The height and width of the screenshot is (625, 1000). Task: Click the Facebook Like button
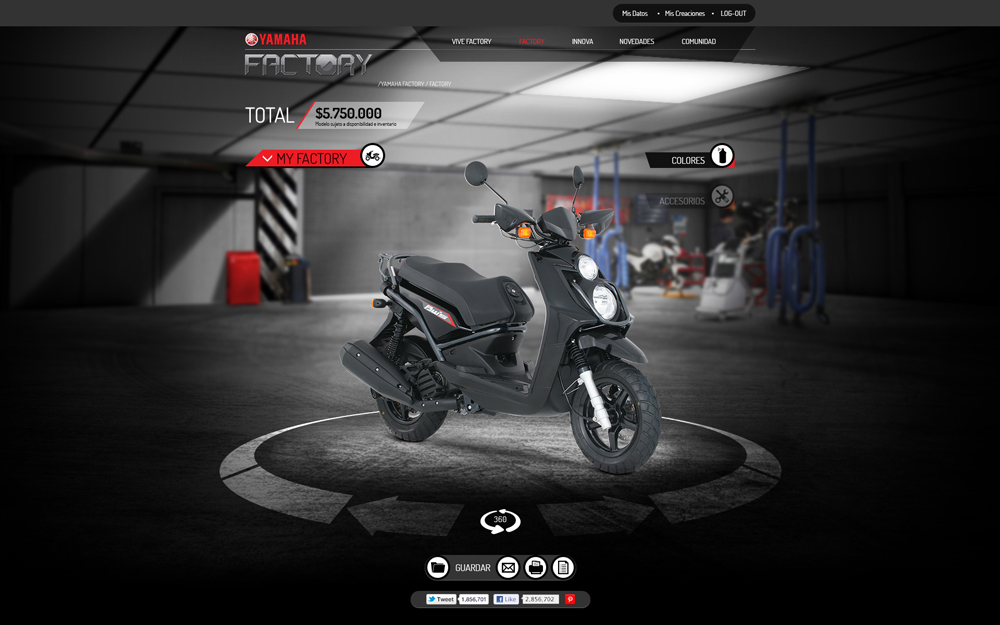506,599
